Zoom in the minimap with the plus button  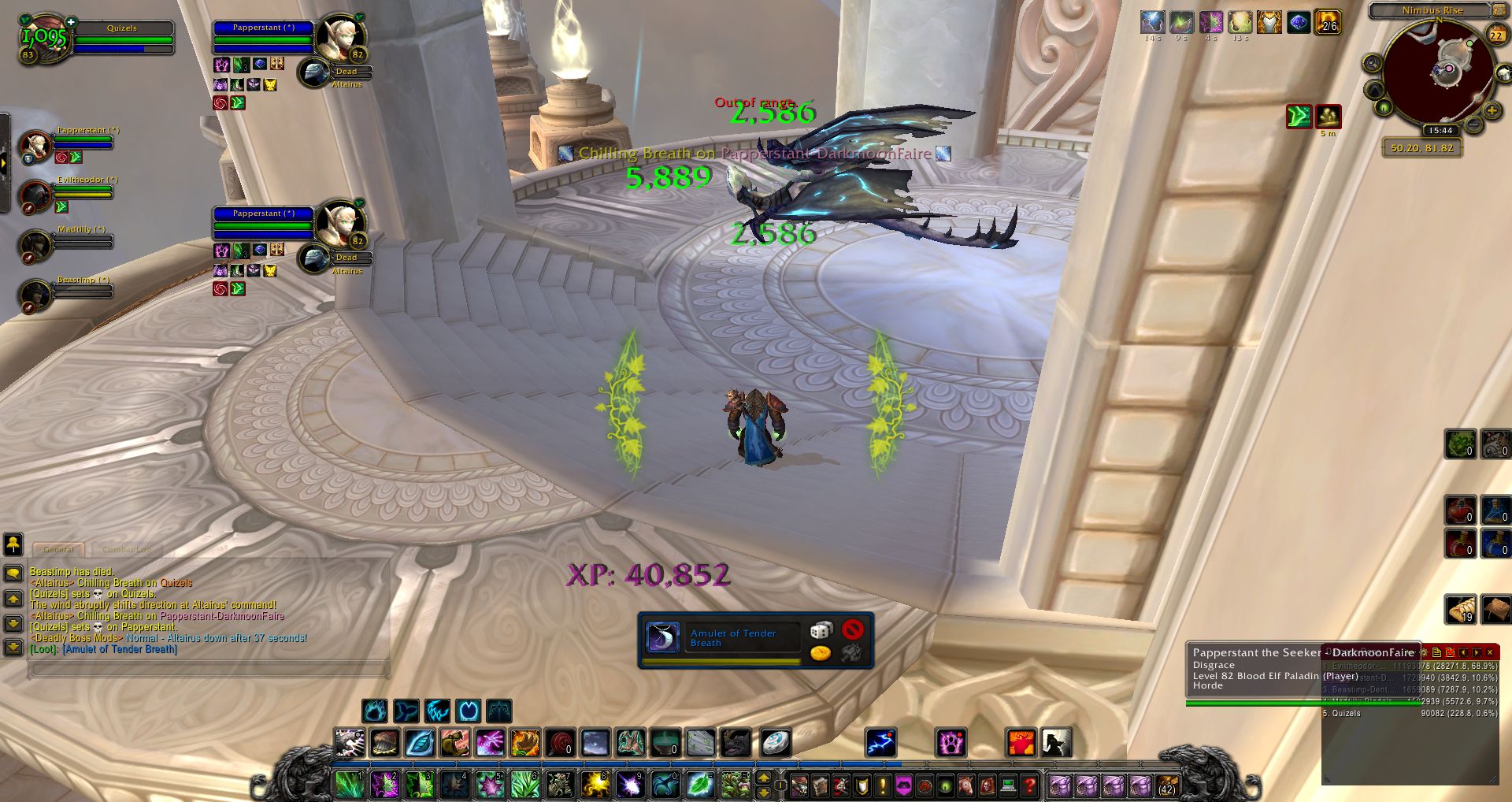point(1492,111)
